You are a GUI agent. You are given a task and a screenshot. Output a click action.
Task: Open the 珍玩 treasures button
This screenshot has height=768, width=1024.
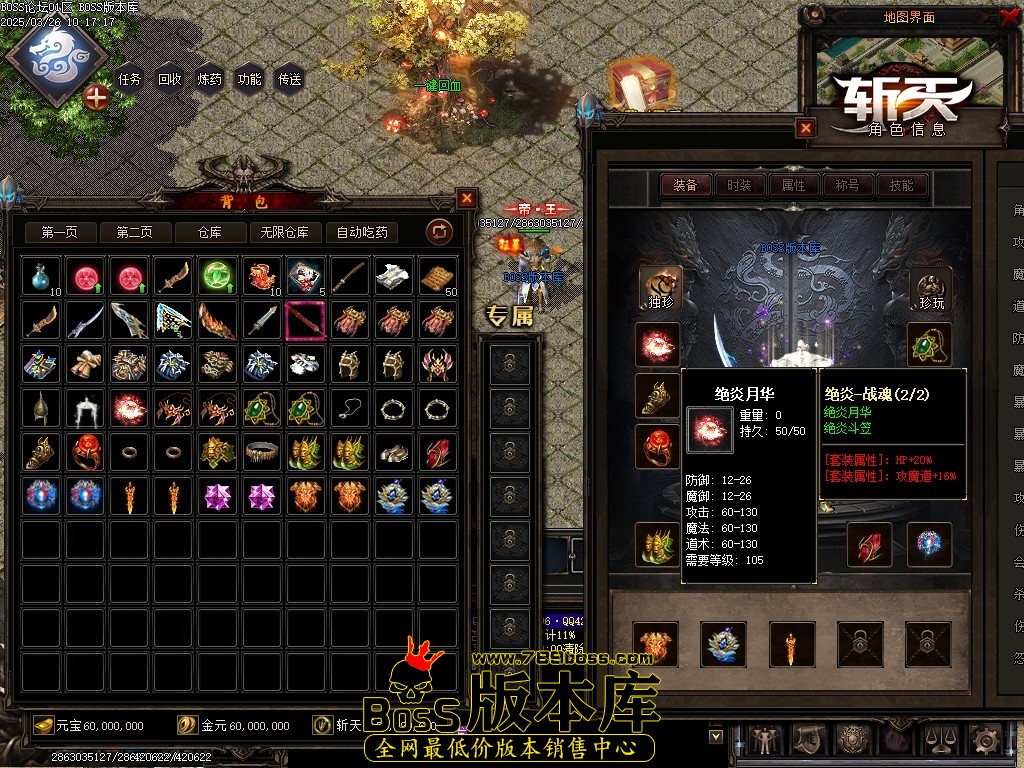pos(930,288)
